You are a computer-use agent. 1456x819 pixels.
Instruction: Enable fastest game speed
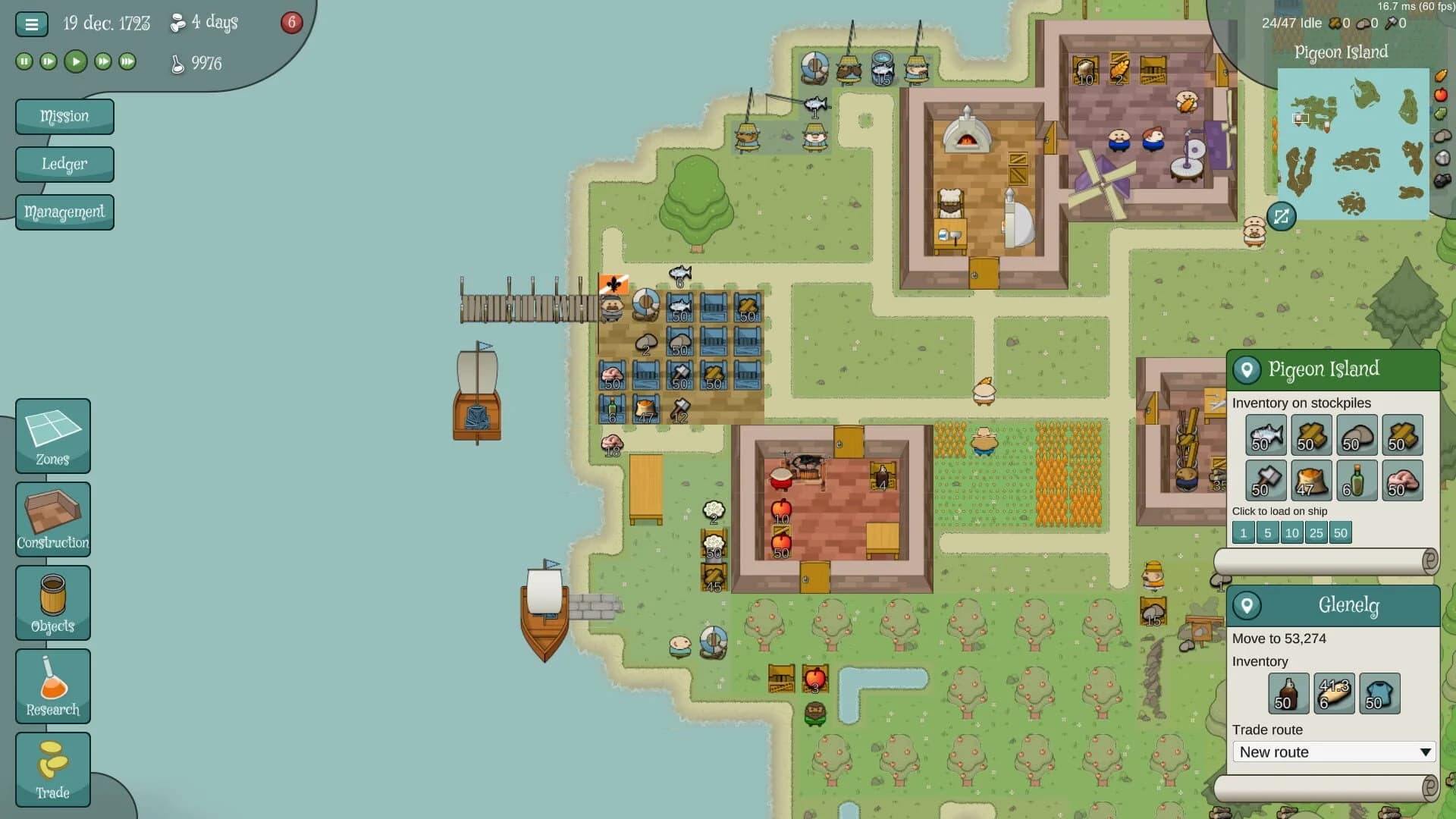pos(127,61)
